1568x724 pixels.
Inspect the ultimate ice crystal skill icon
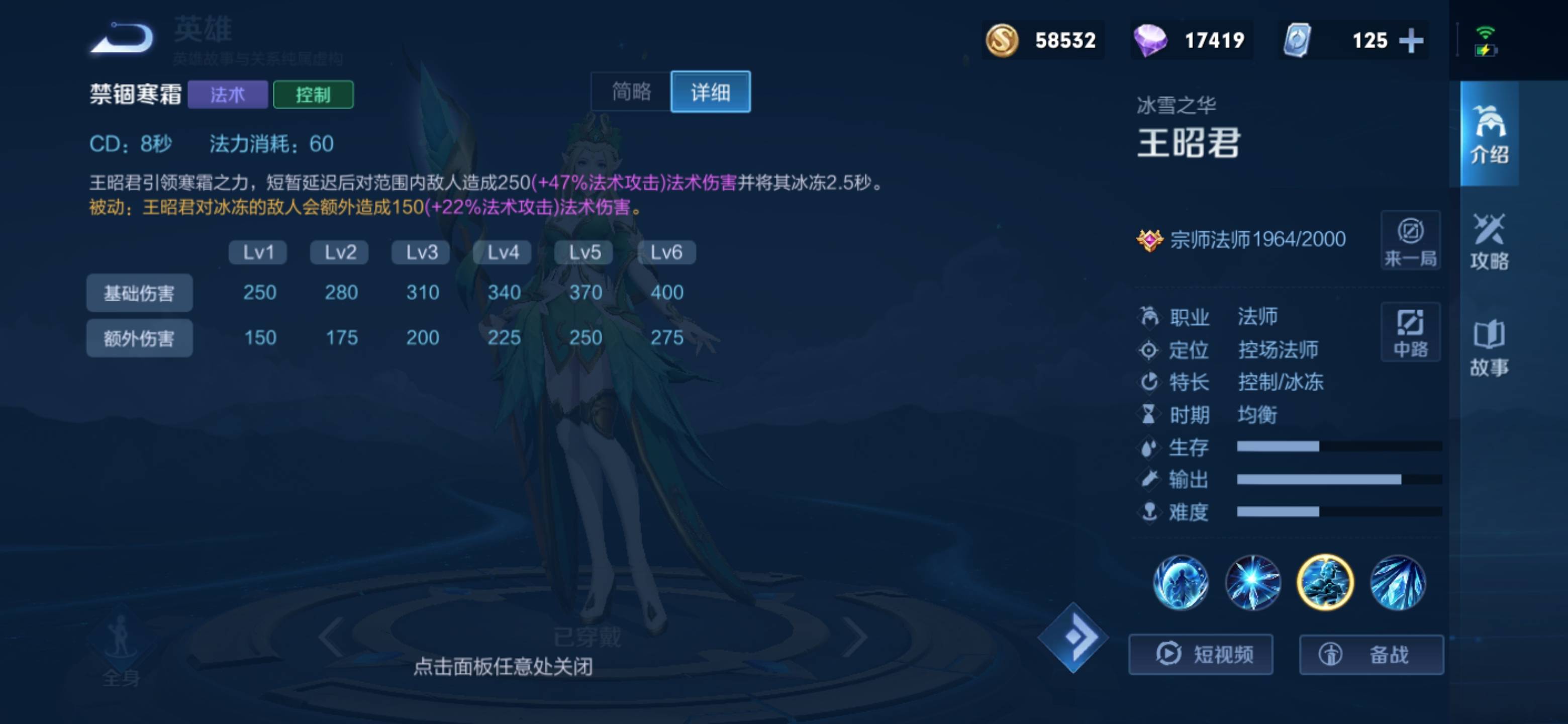tap(1400, 583)
